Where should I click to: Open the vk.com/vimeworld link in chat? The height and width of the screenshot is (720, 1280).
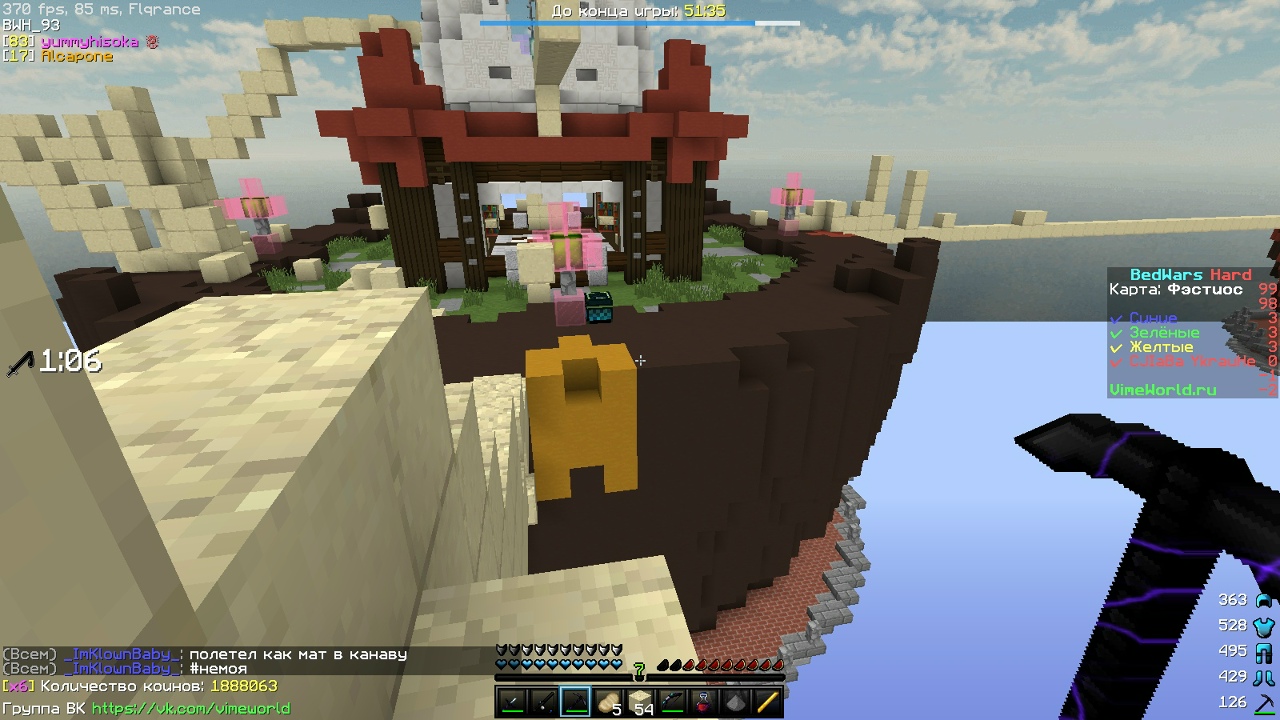pos(190,708)
